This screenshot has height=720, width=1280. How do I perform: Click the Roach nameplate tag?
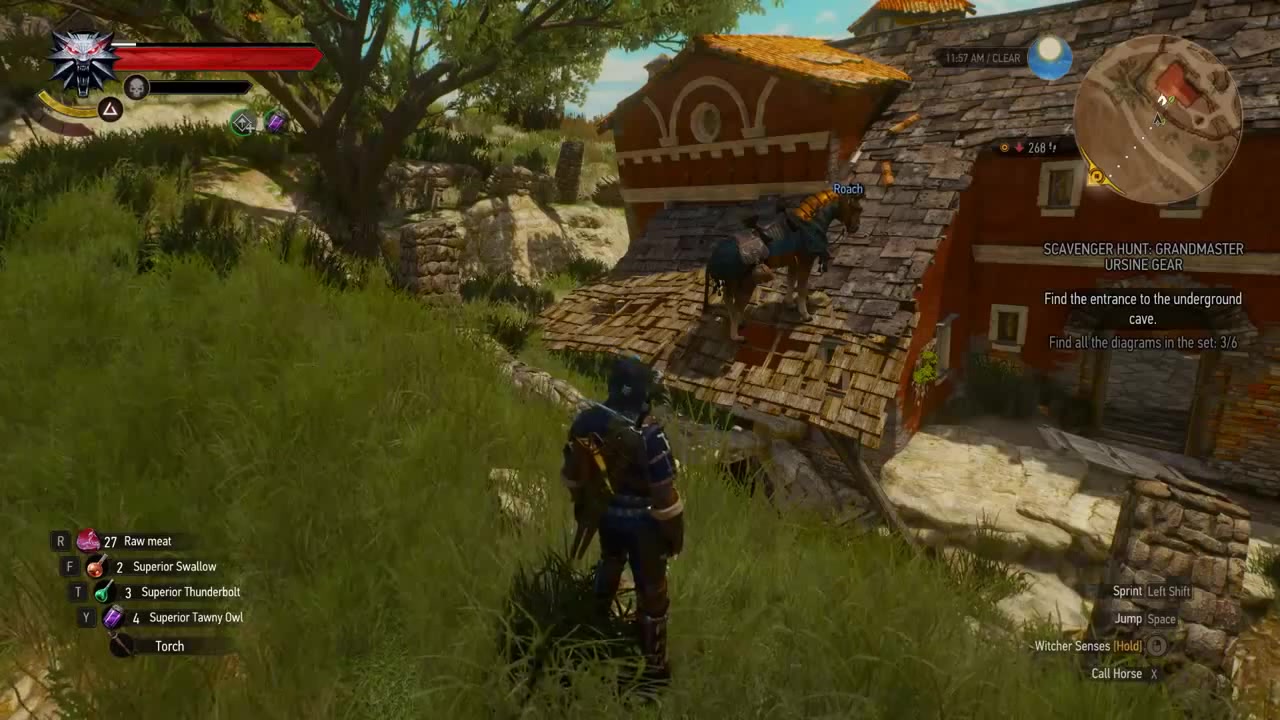coord(848,188)
